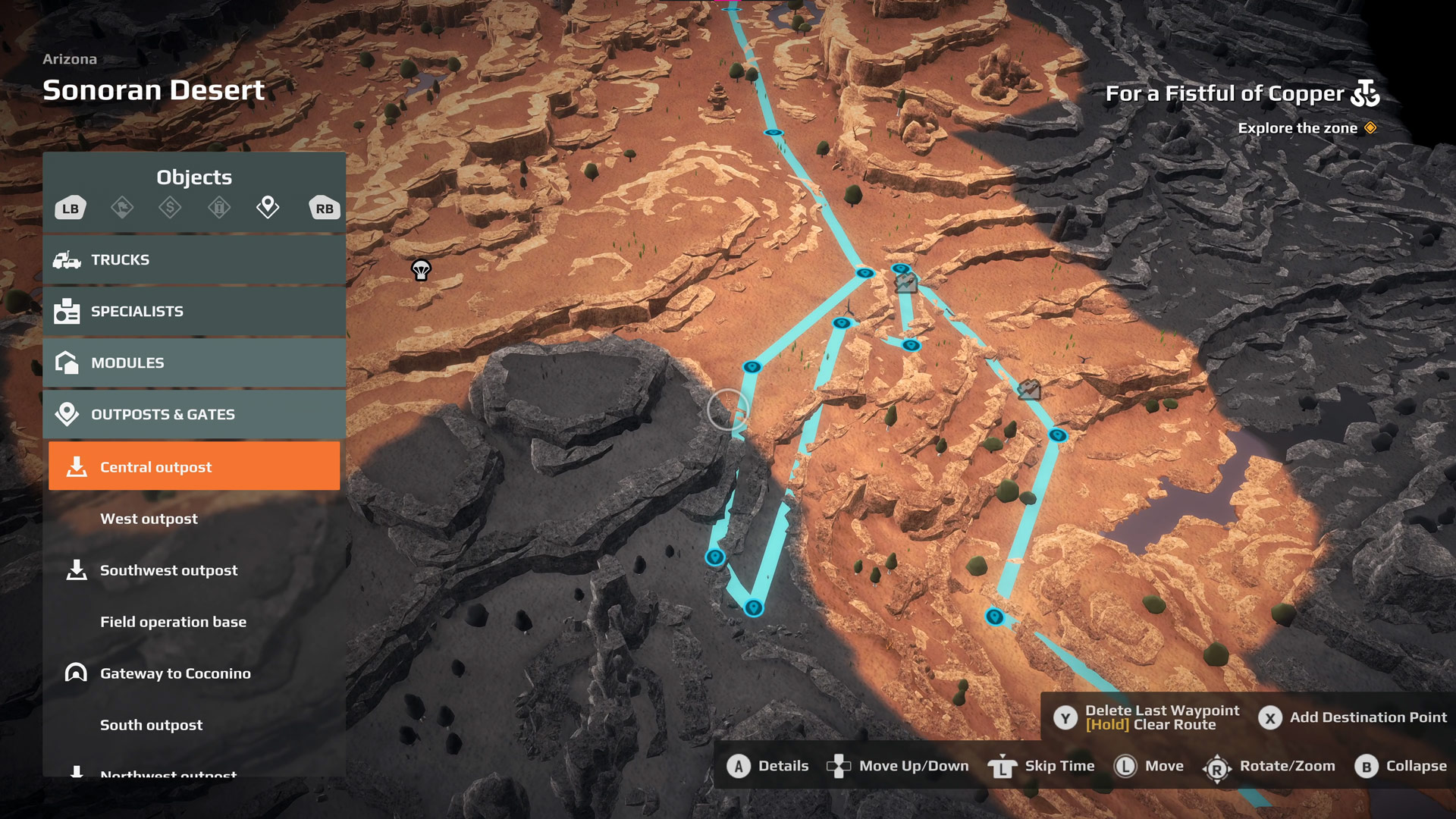Show the Modules category
Viewport: 1456px width, 819px height.
point(194,362)
